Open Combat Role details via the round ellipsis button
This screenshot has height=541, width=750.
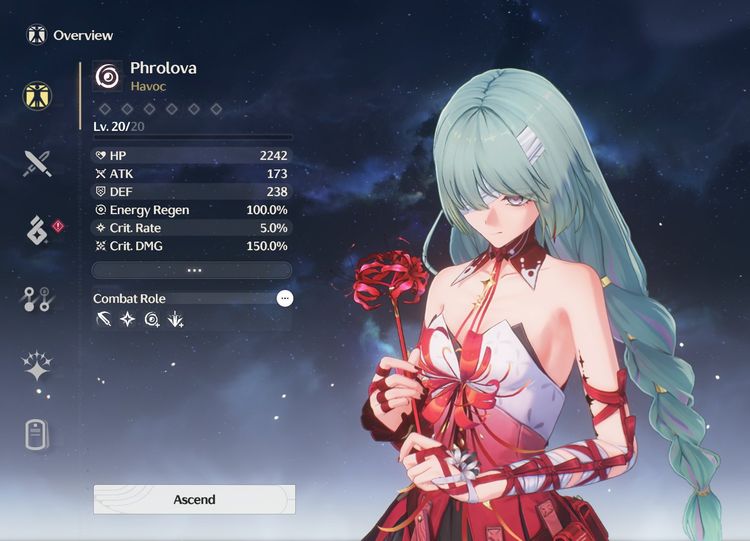coord(285,298)
